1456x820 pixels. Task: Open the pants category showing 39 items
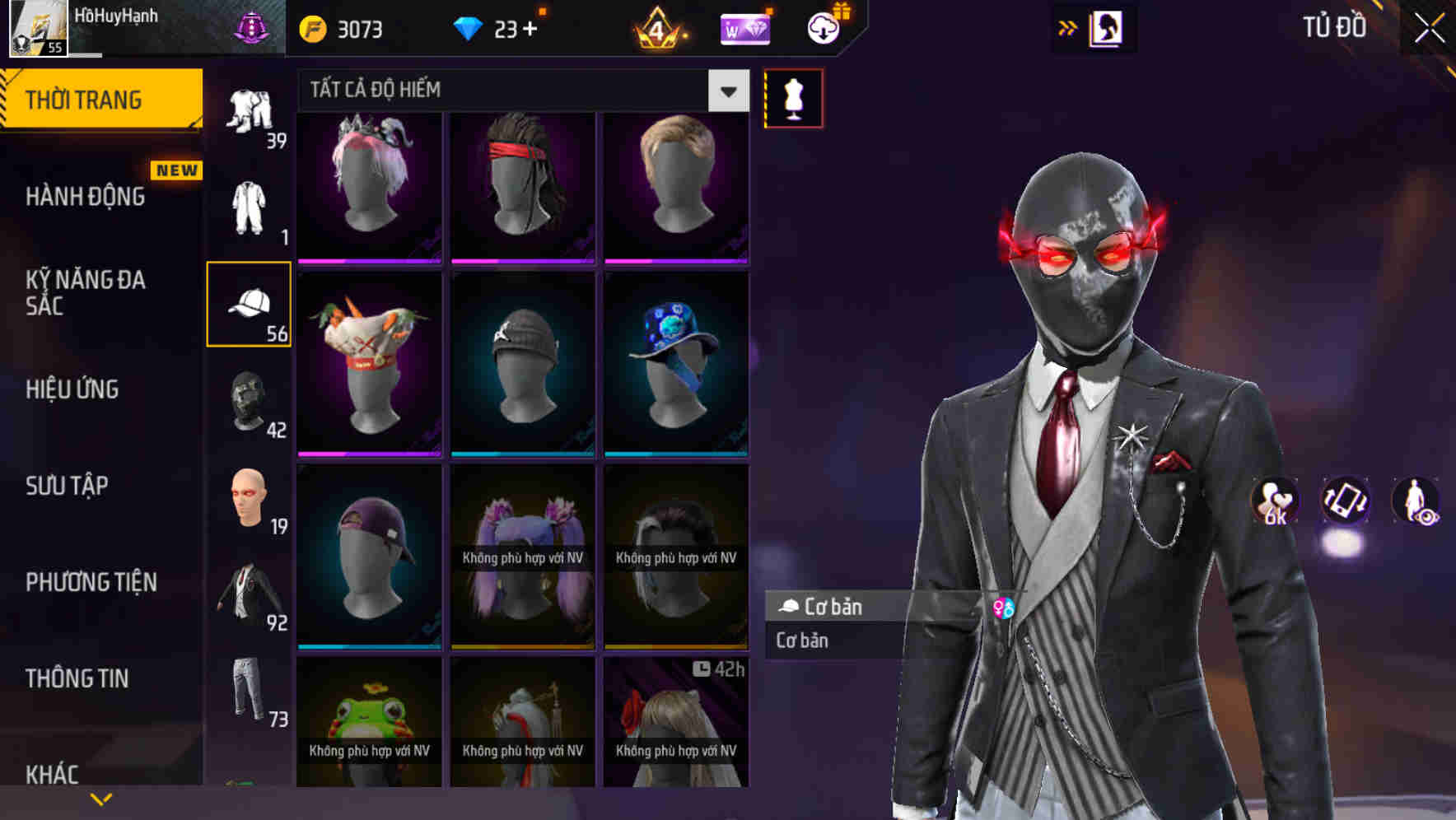(250, 115)
